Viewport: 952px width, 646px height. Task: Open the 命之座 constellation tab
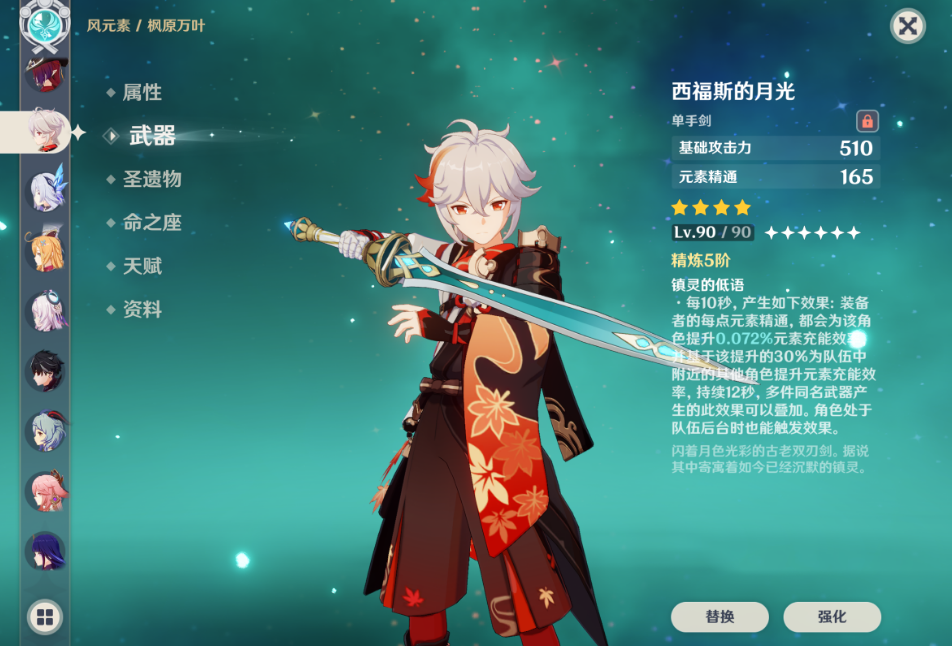point(151,223)
